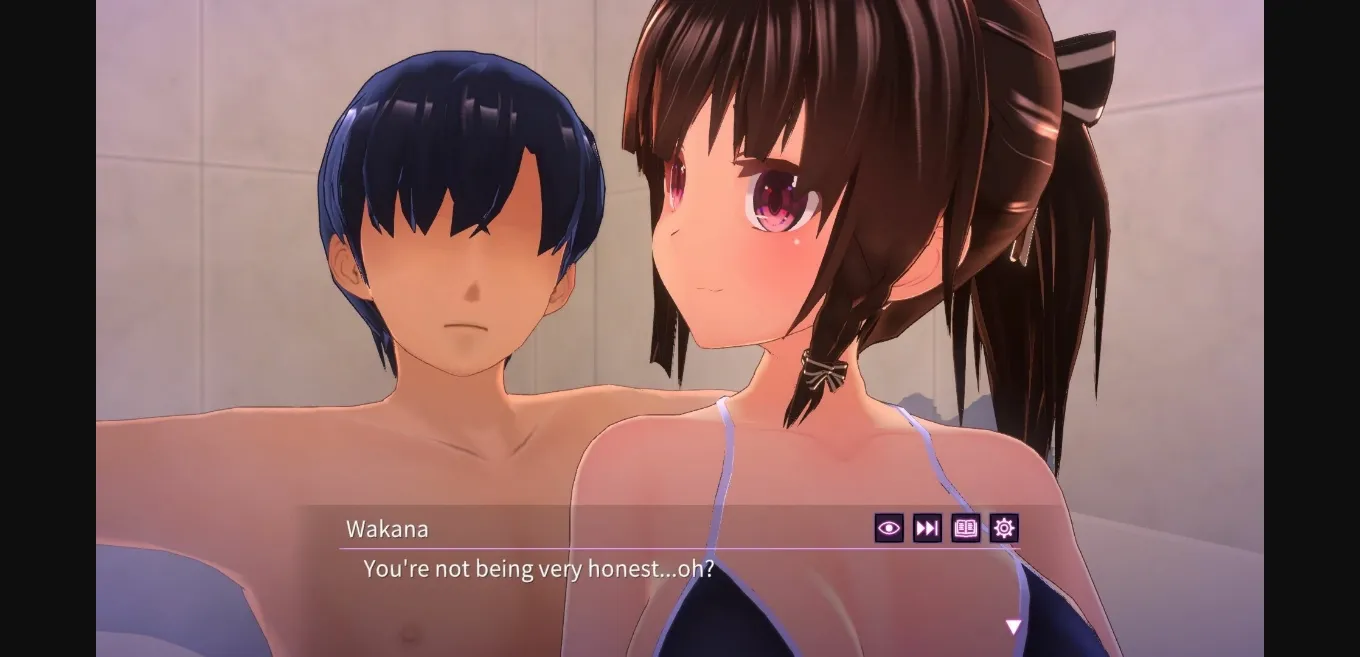This screenshot has height=657, width=1360.
Task: Advance dialogue with the white triangle arrow
Action: point(1013,627)
